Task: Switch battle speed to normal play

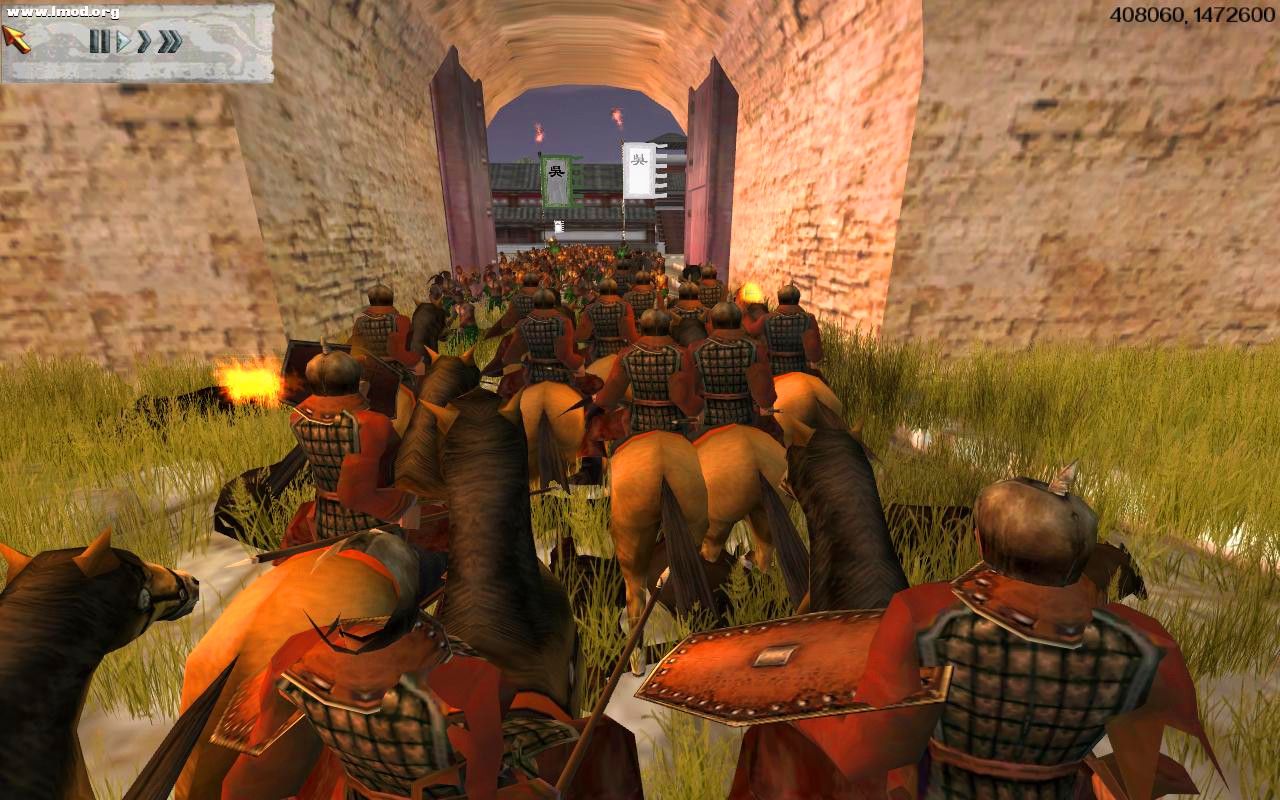Action: [124, 42]
